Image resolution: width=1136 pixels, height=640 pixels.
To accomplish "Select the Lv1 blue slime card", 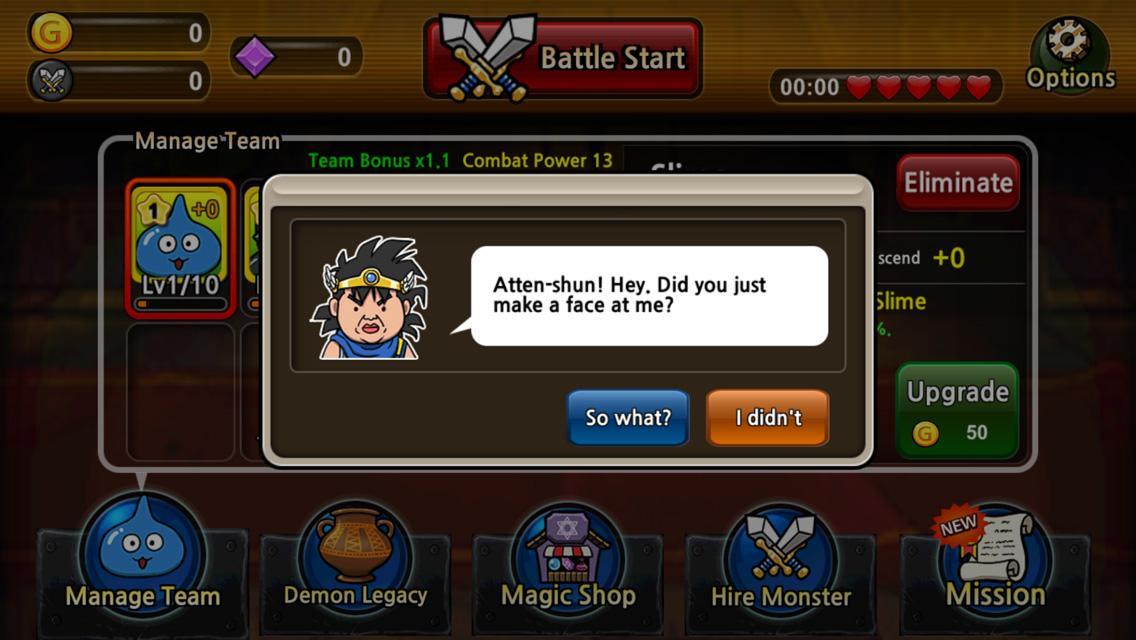I will click(181, 247).
